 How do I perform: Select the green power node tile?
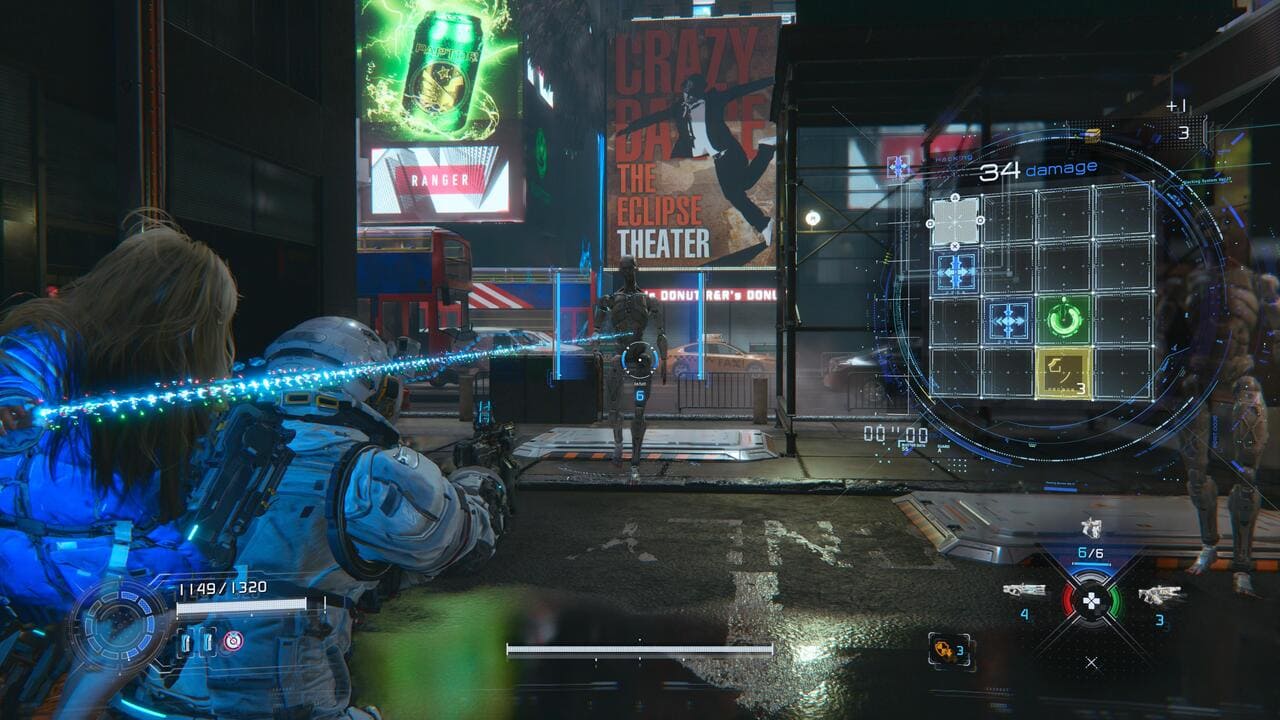point(1064,320)
